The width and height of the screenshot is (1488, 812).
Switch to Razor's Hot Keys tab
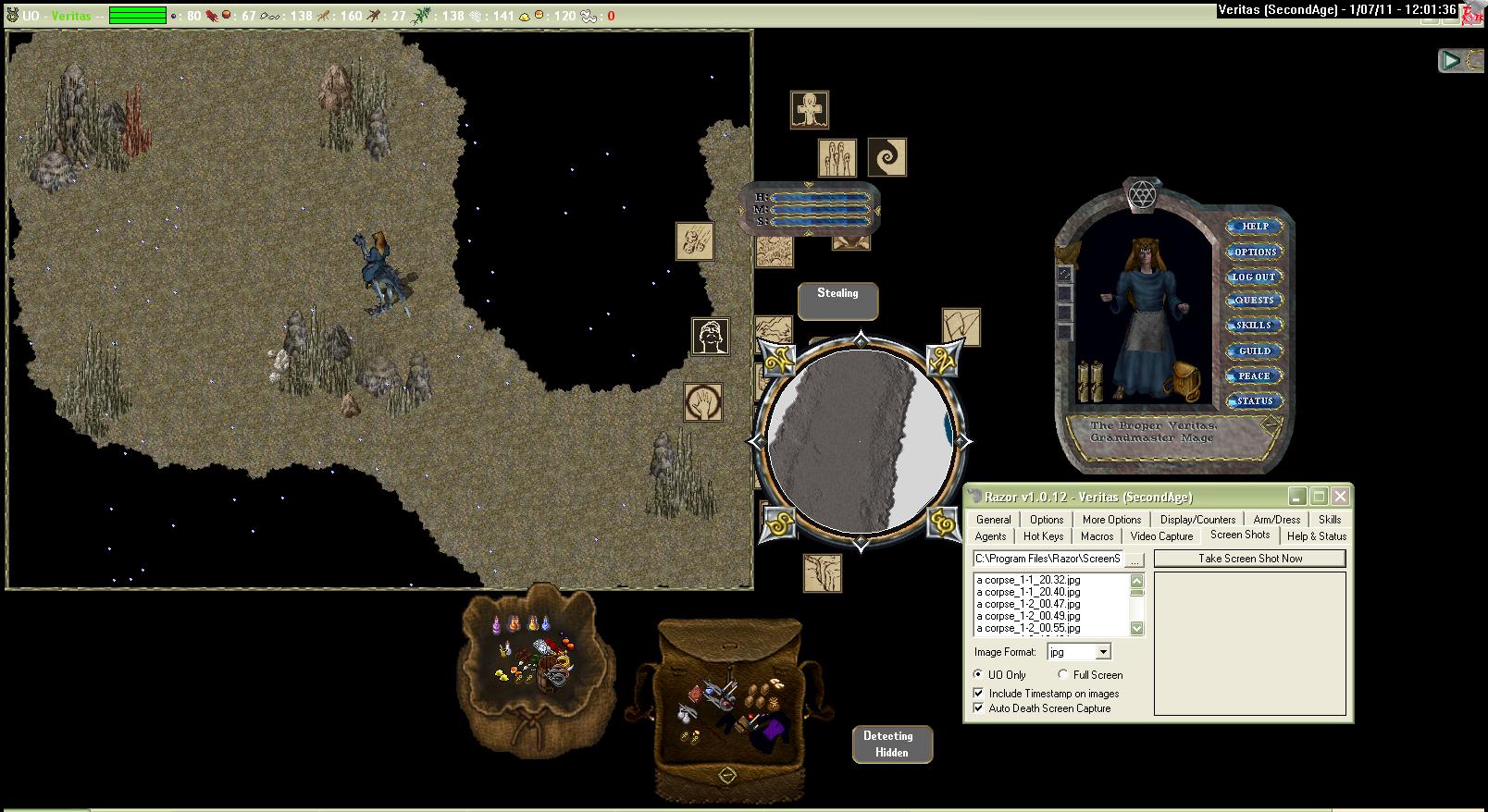pyautogui.click(x=1043, y=536)
